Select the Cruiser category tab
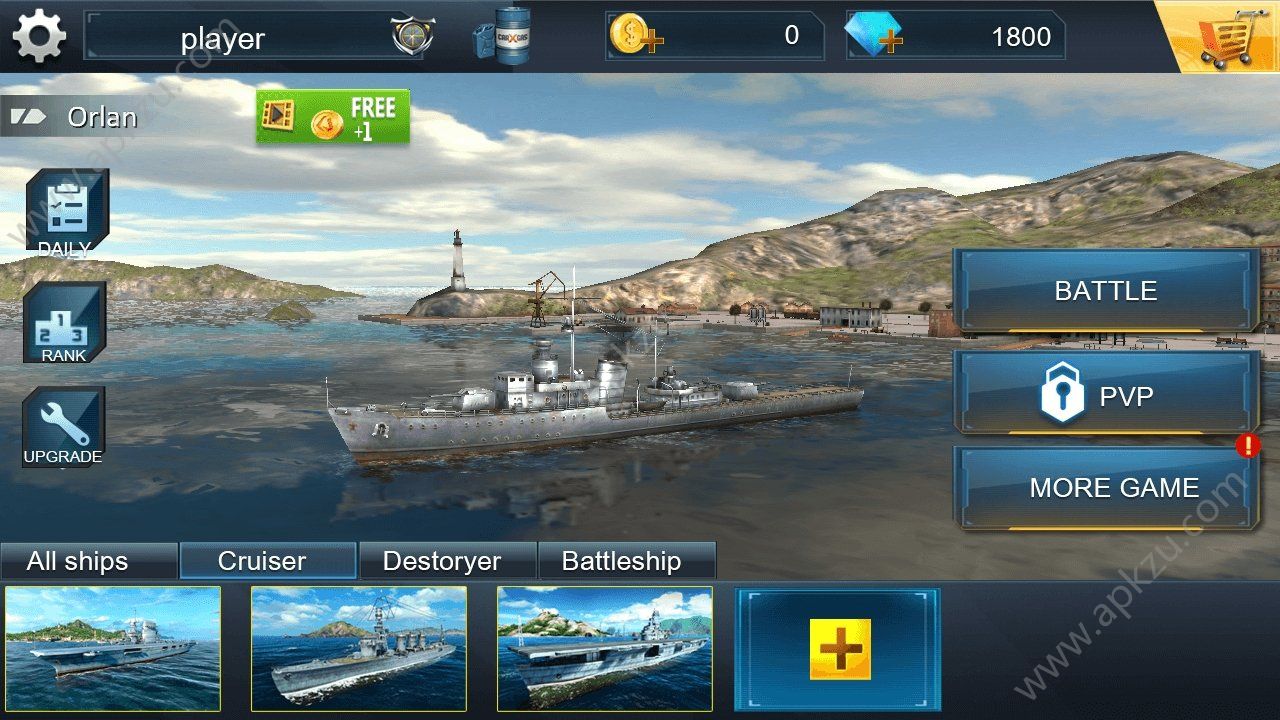This screenshot has width=1280, height=720. (x=268, y=561)
